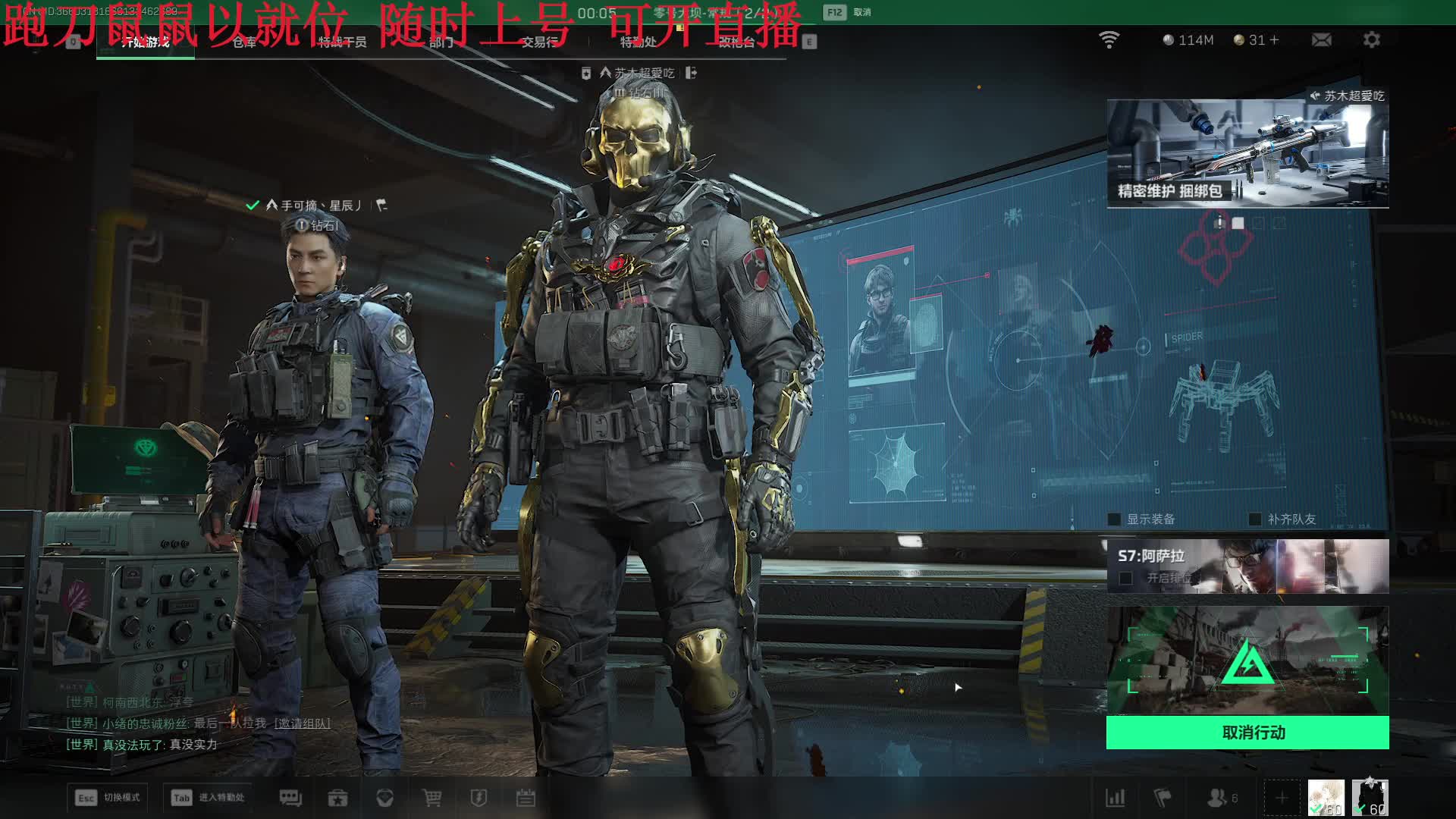Open the calendar events icon
This screenshot has height=819, width=1456.
tap(526, 798)
